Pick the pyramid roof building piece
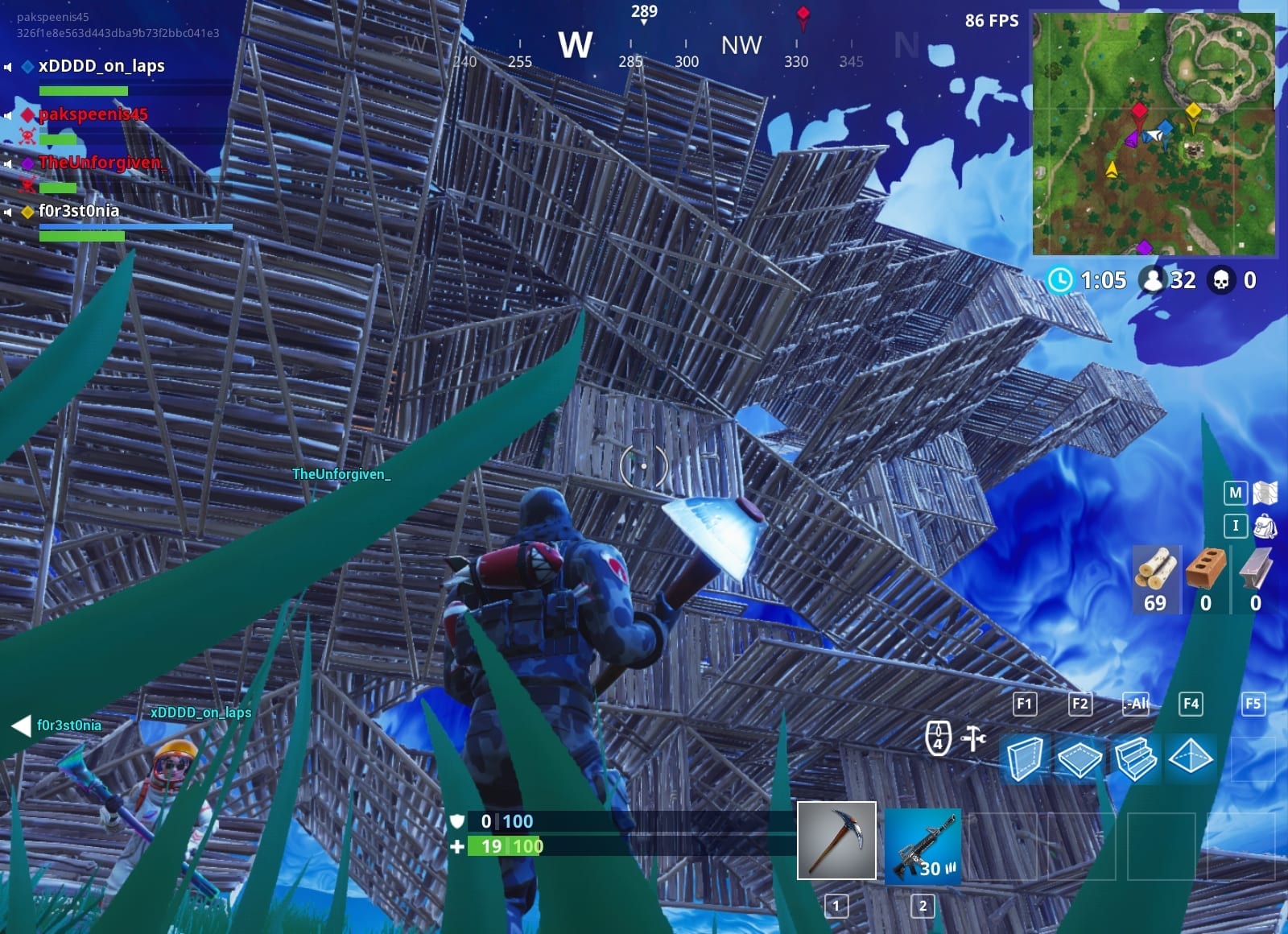The width and height of the screenshot is (1288, 934). (x=1191, y=757)
